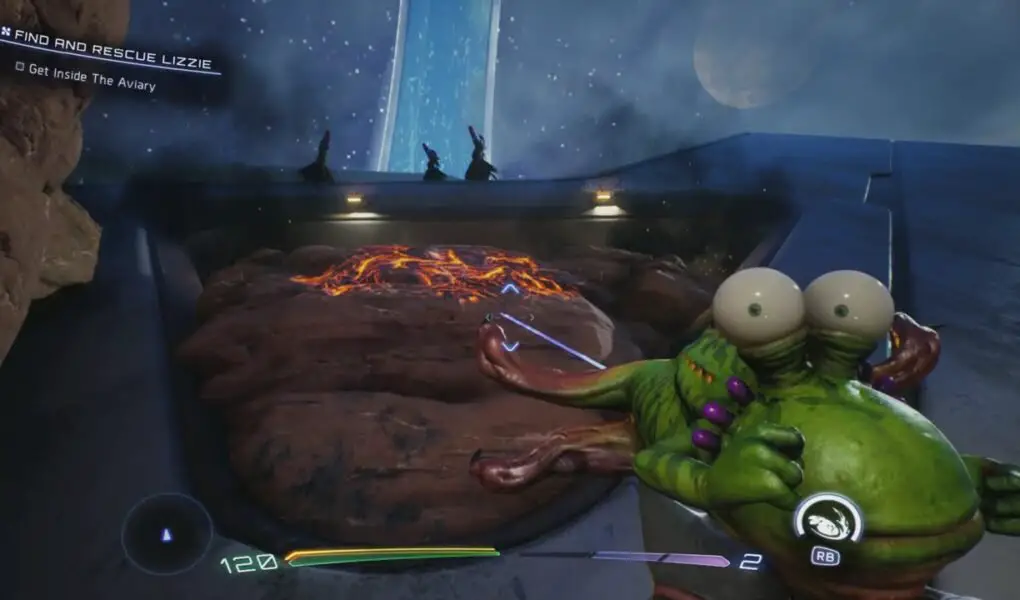1020x600 pixels.
Task: Open the circular radar minimap
Action: coord(167,534)
